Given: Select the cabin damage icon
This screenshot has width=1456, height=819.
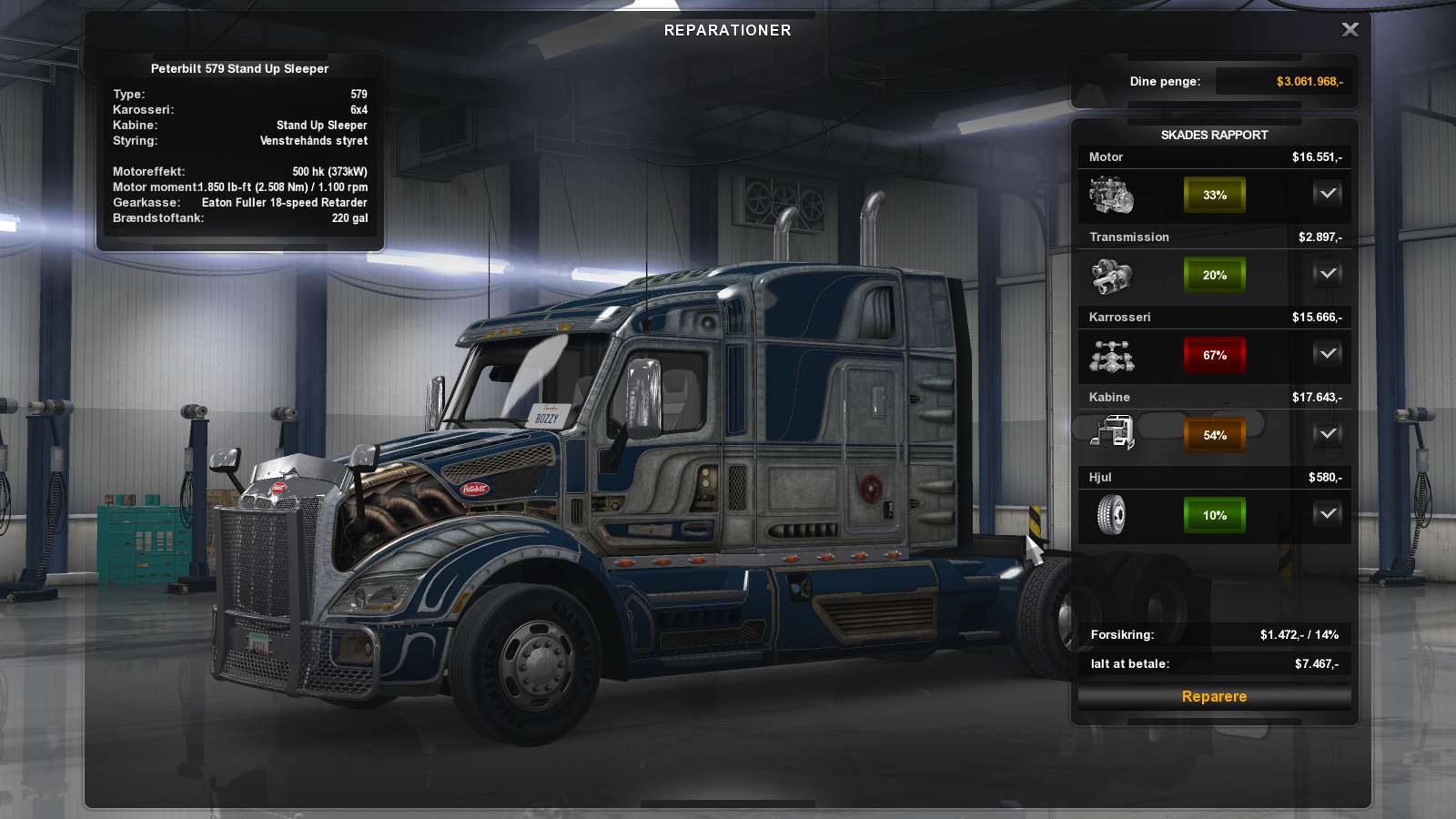Looking at the screenshot, I should (x=1113, y=434).
